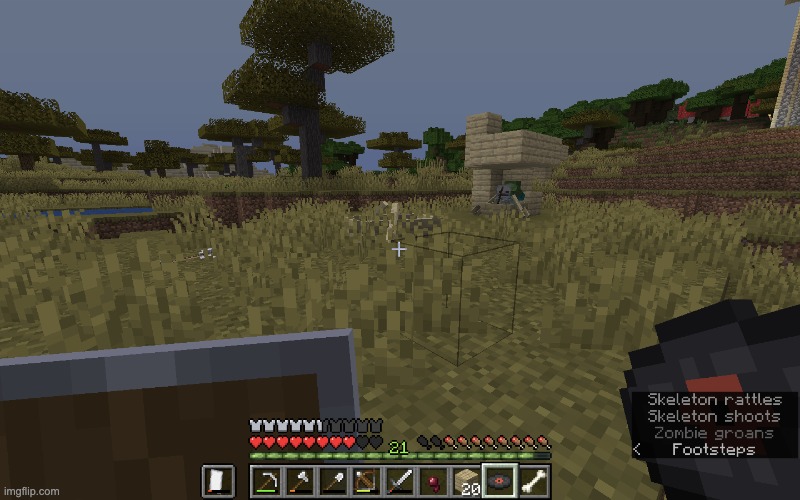Choose the bone in the hotbar
Screen dimensions: 800x500
click(x=533, y=482)
